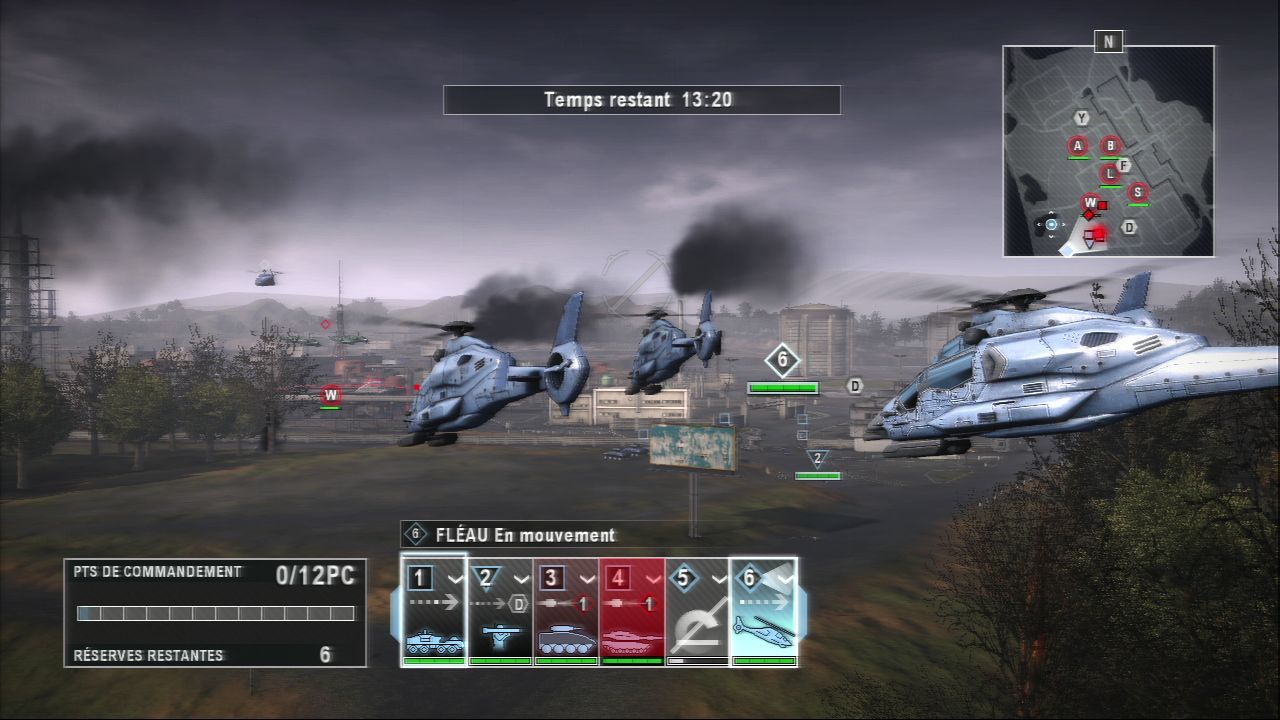Click uplink marker B on the minimap

[1109, 146]
